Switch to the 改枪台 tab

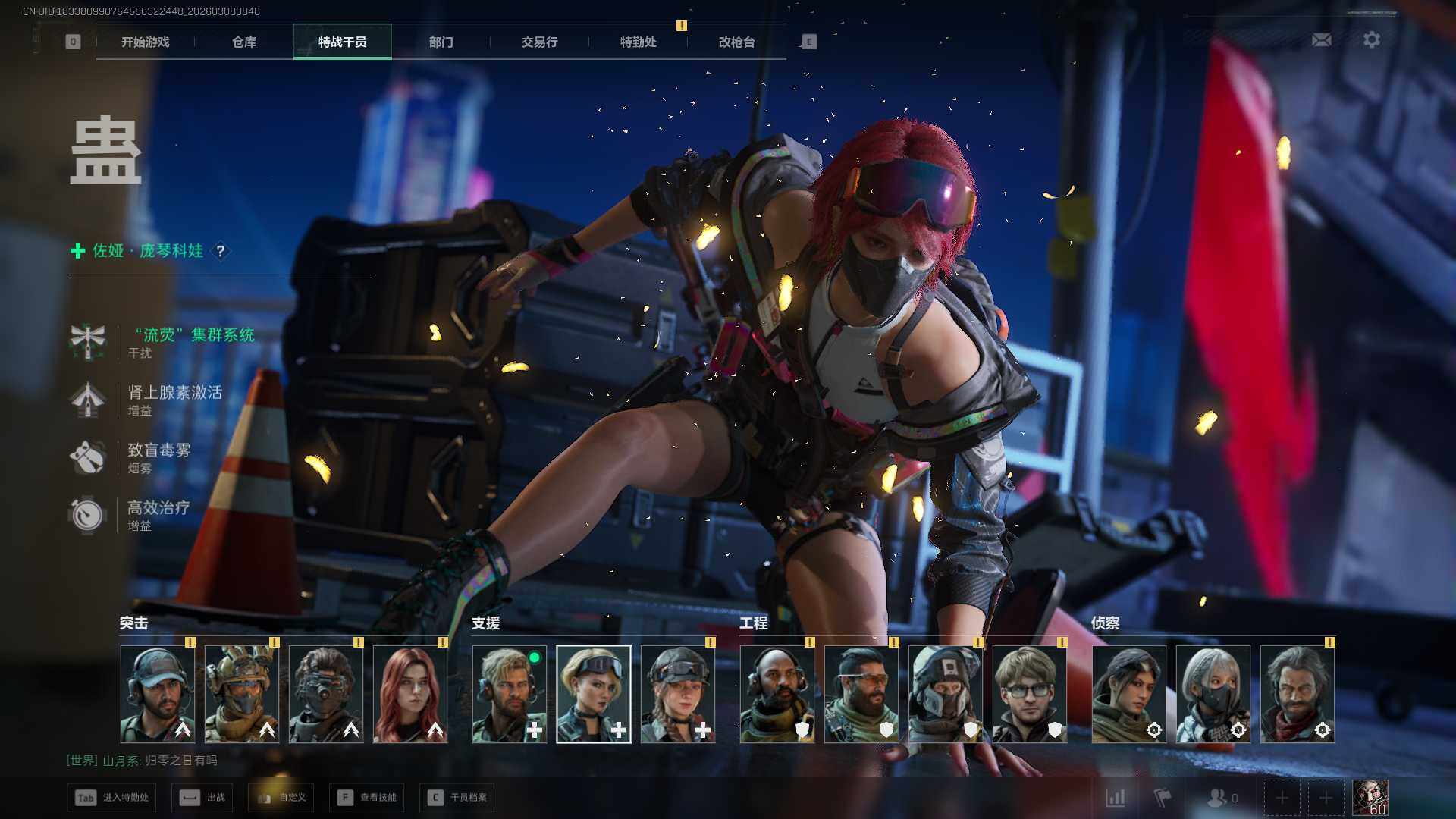pyautogui.click(x=737, y=42)
